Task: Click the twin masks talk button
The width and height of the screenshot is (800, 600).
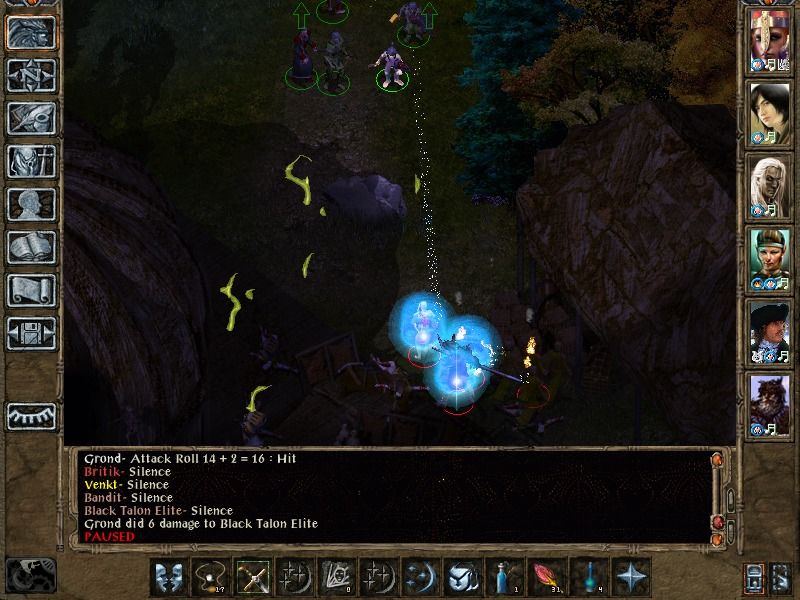Action: pos(169,577)
